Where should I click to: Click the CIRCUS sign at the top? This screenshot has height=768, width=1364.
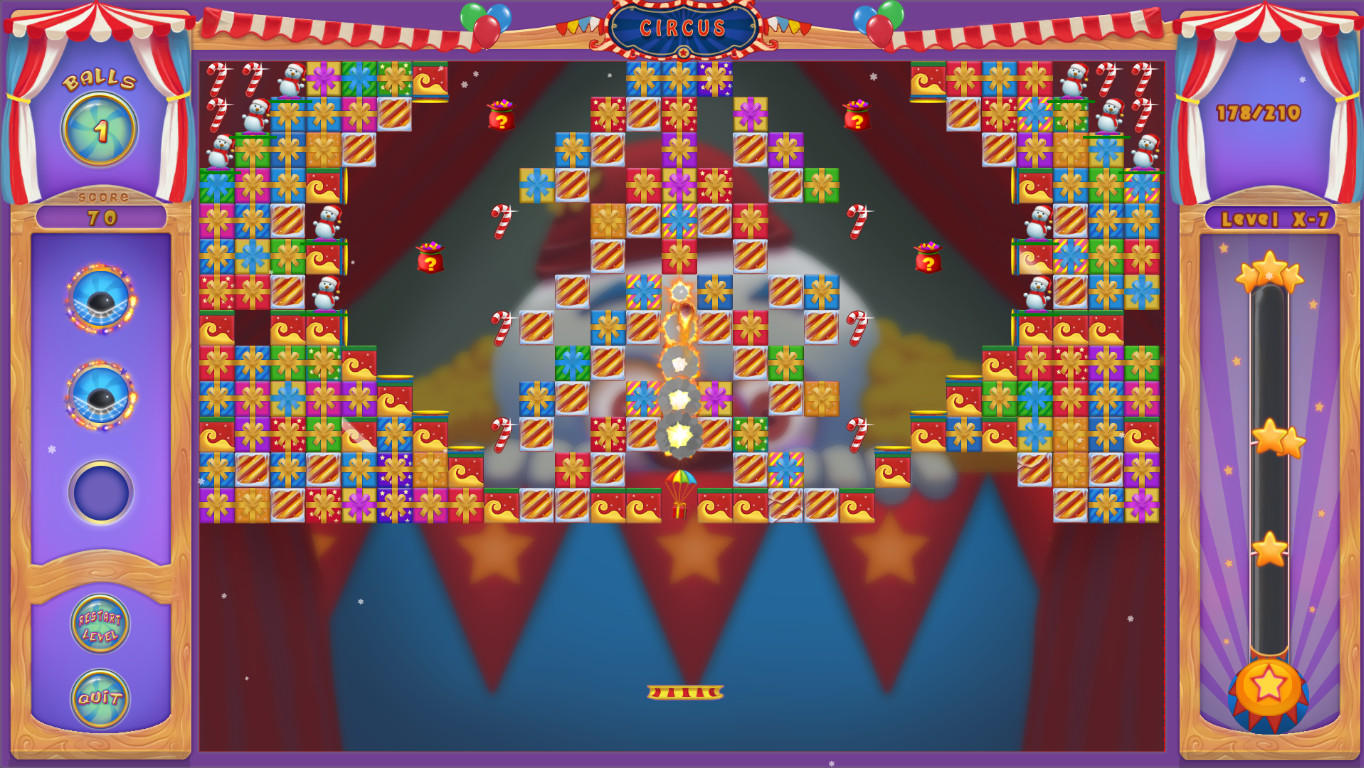coord(682,28)
